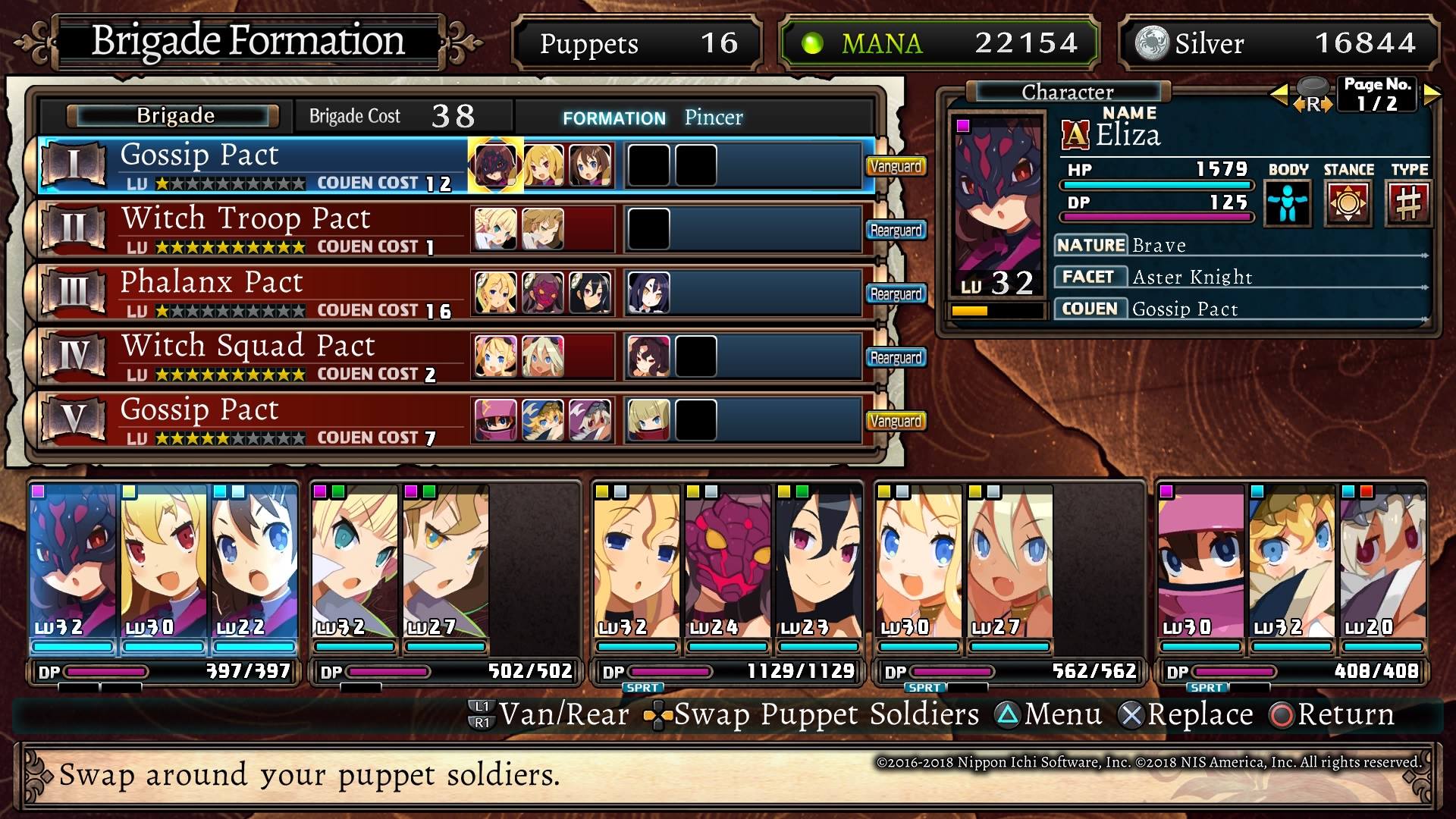Select the LV 23 black-haired puppet portrait
This screenshot has height=819, width=1456.
(x=818, y=561)
